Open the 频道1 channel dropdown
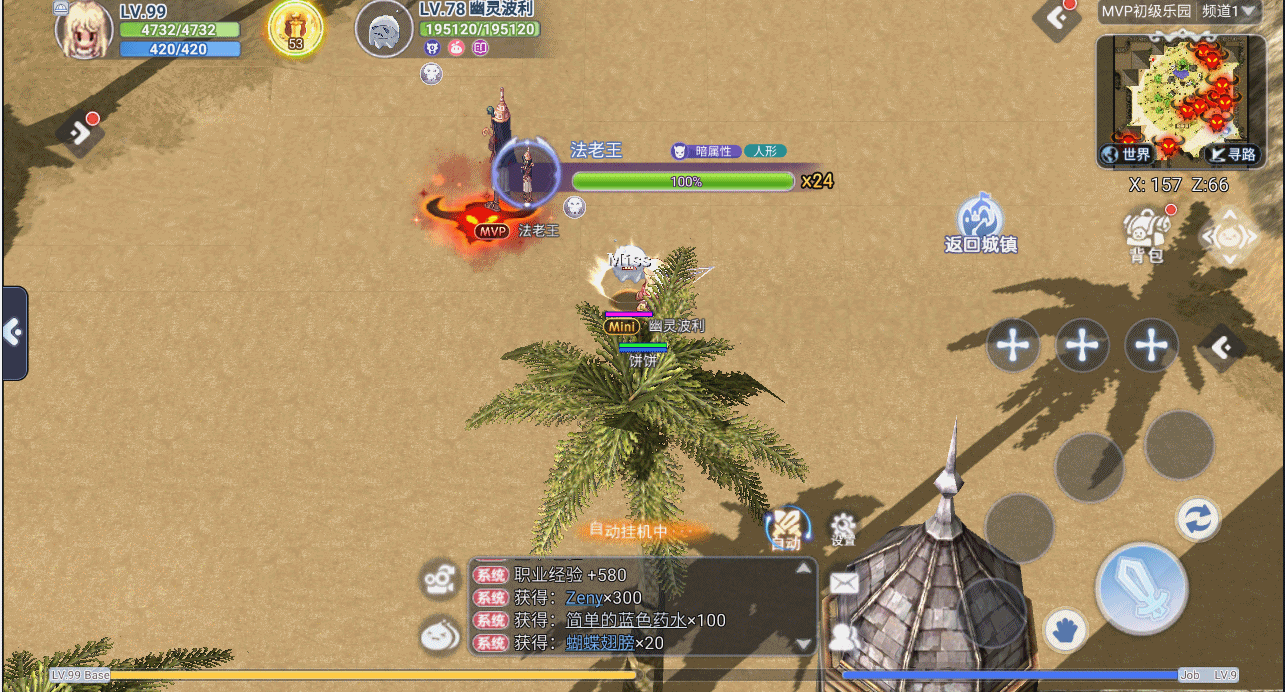 pyautogui.click(x=1226, y=12)
